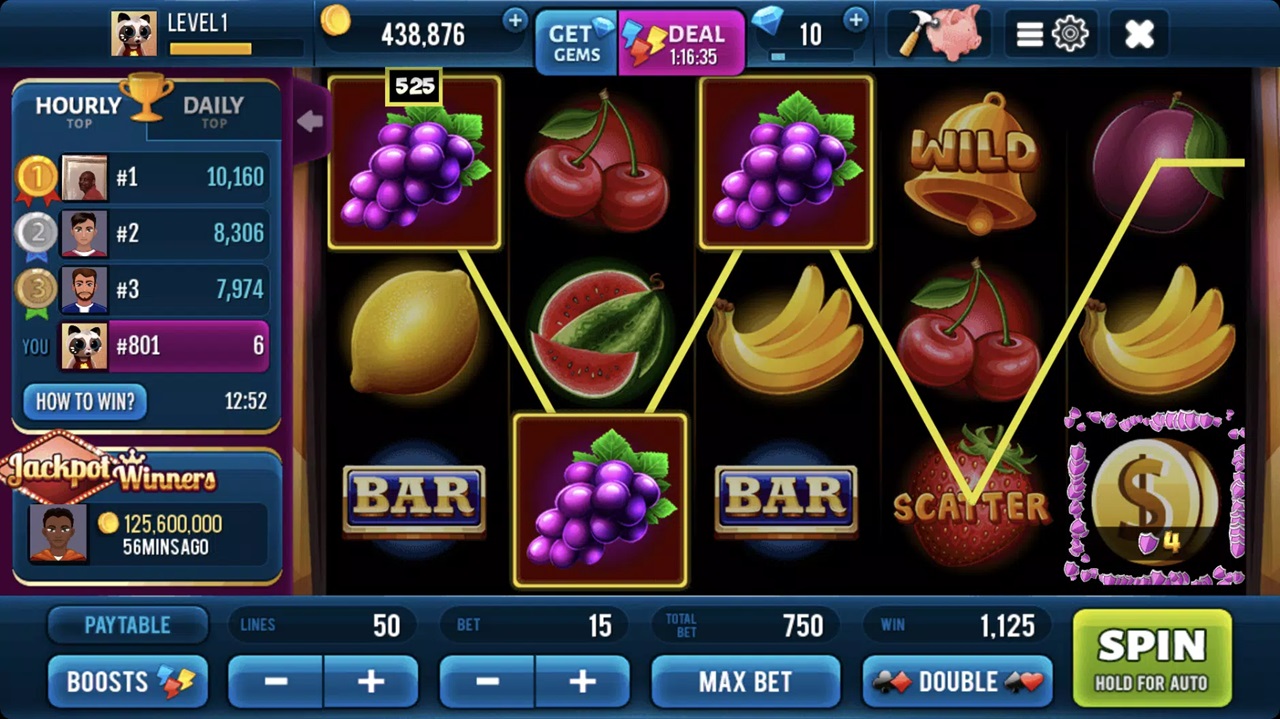The width and height of the screenshot is (1280, 719).
Task: Add more coins with plus button
Action: click(514, 20)
